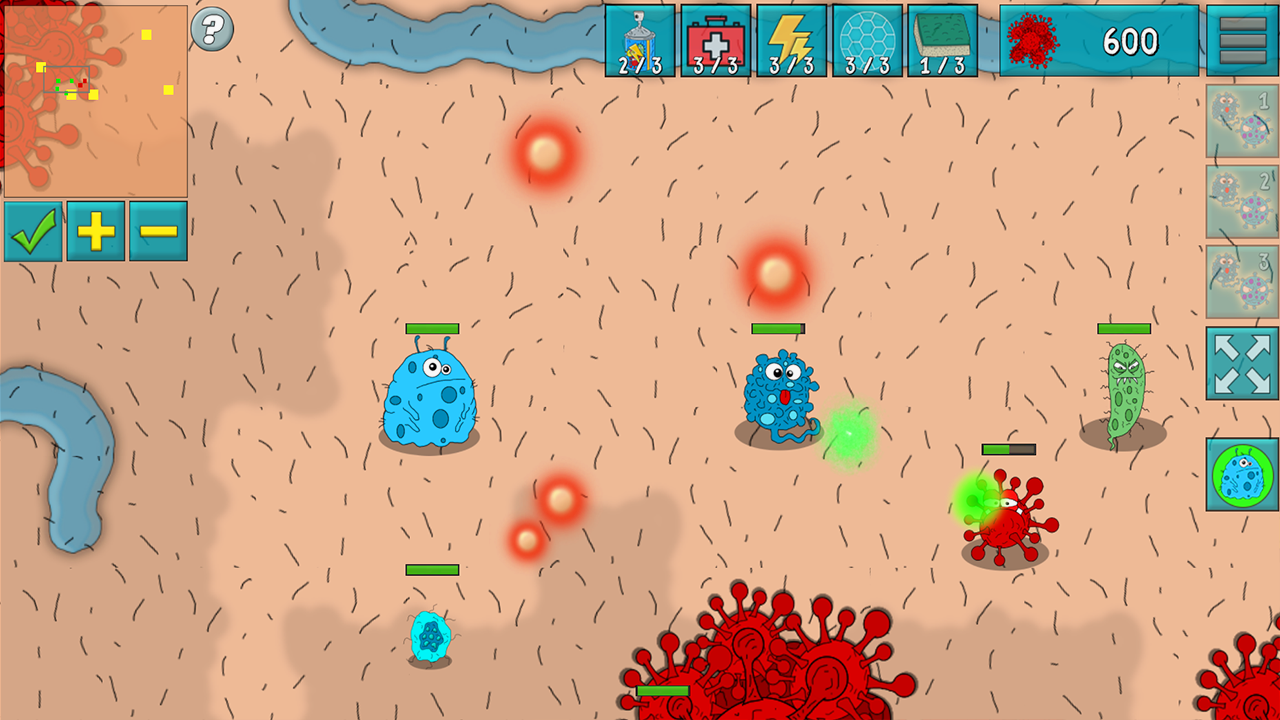Select the spray can power-up
The image size is (1280, 720).
(642, 40)
